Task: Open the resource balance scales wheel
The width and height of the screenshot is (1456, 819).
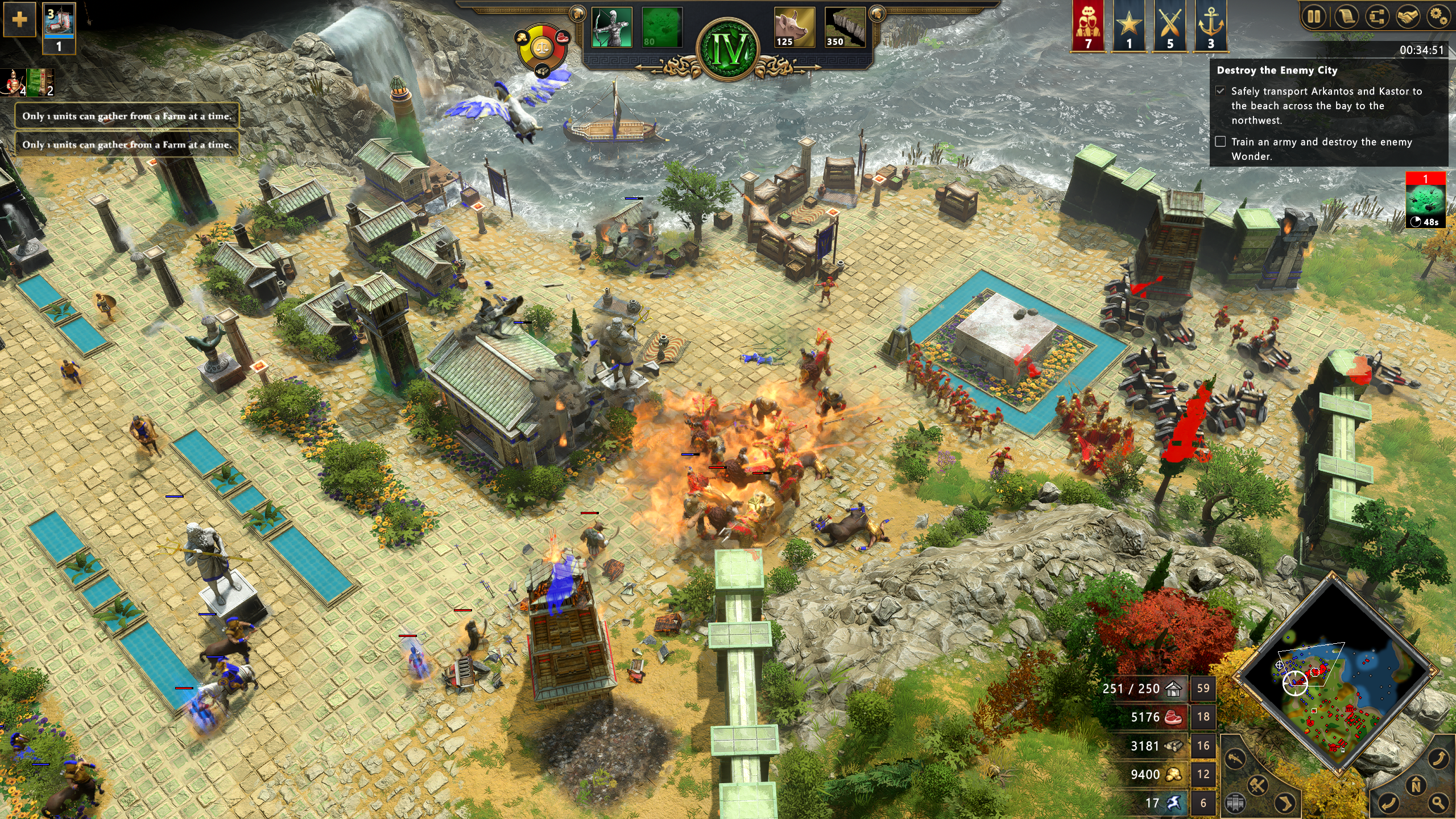Action: [542, 48]
